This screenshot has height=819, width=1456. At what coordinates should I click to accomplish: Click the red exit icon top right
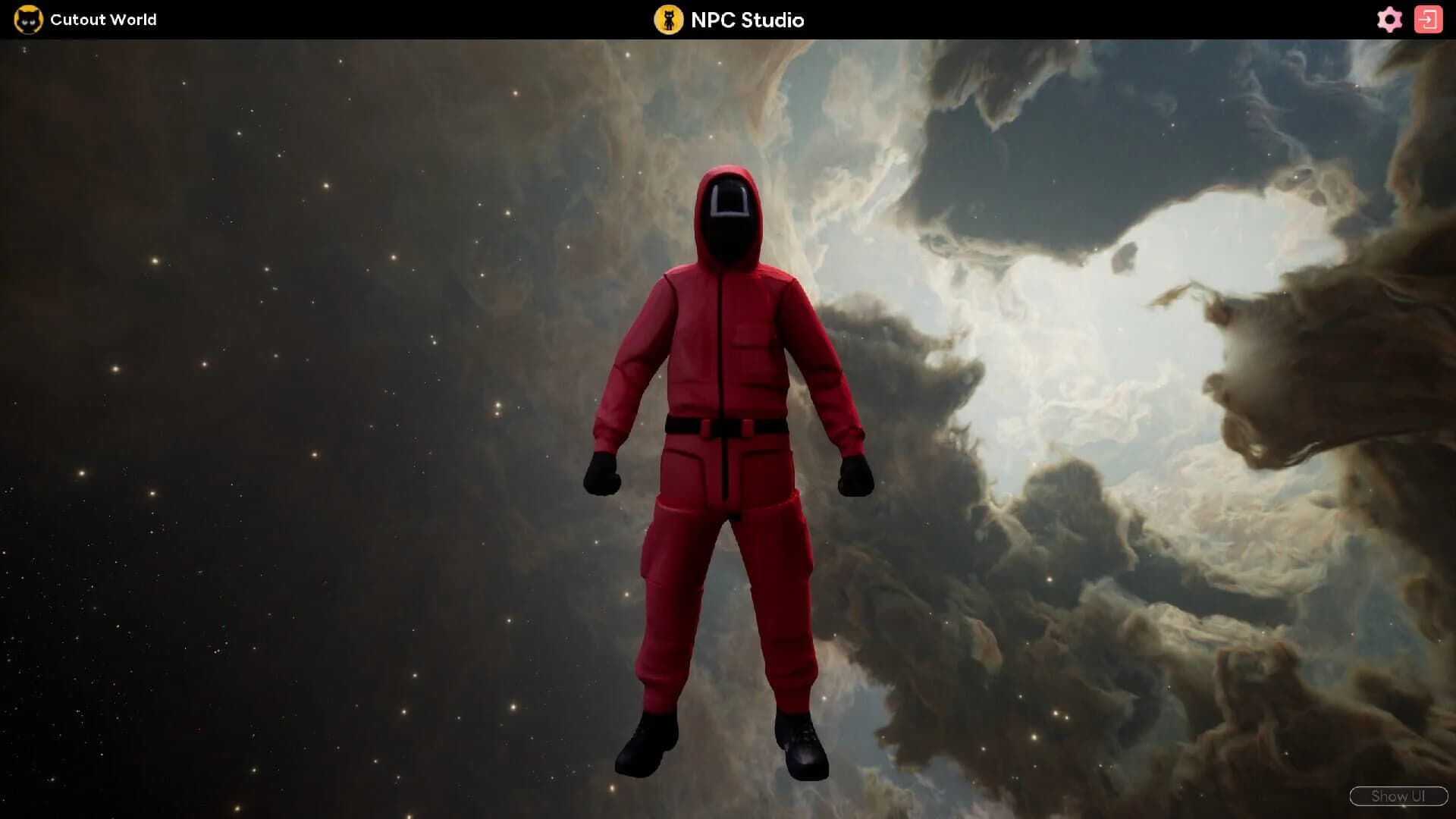click(x=1430, y=20)
